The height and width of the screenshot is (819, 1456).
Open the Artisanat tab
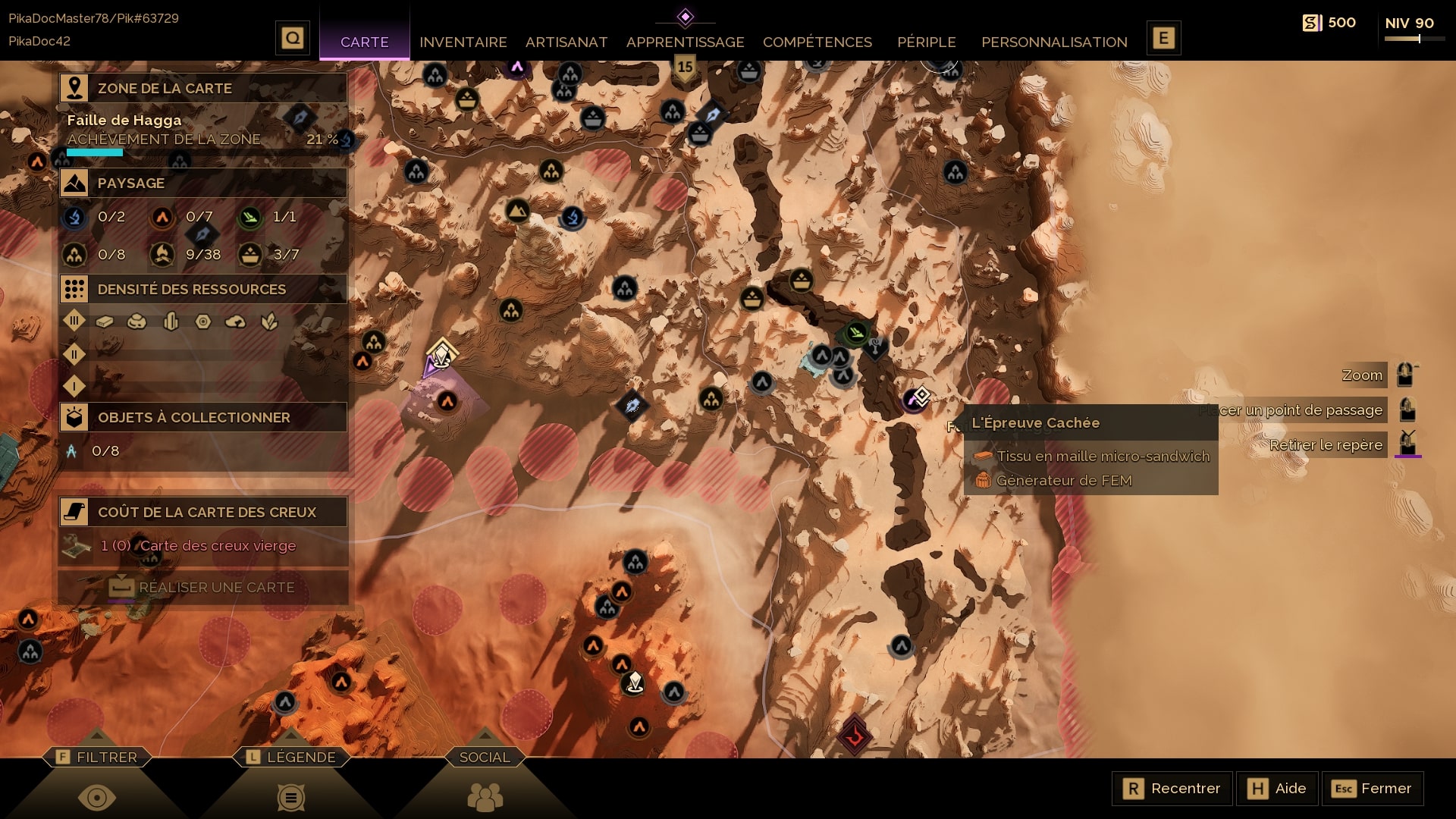point(566,42)
